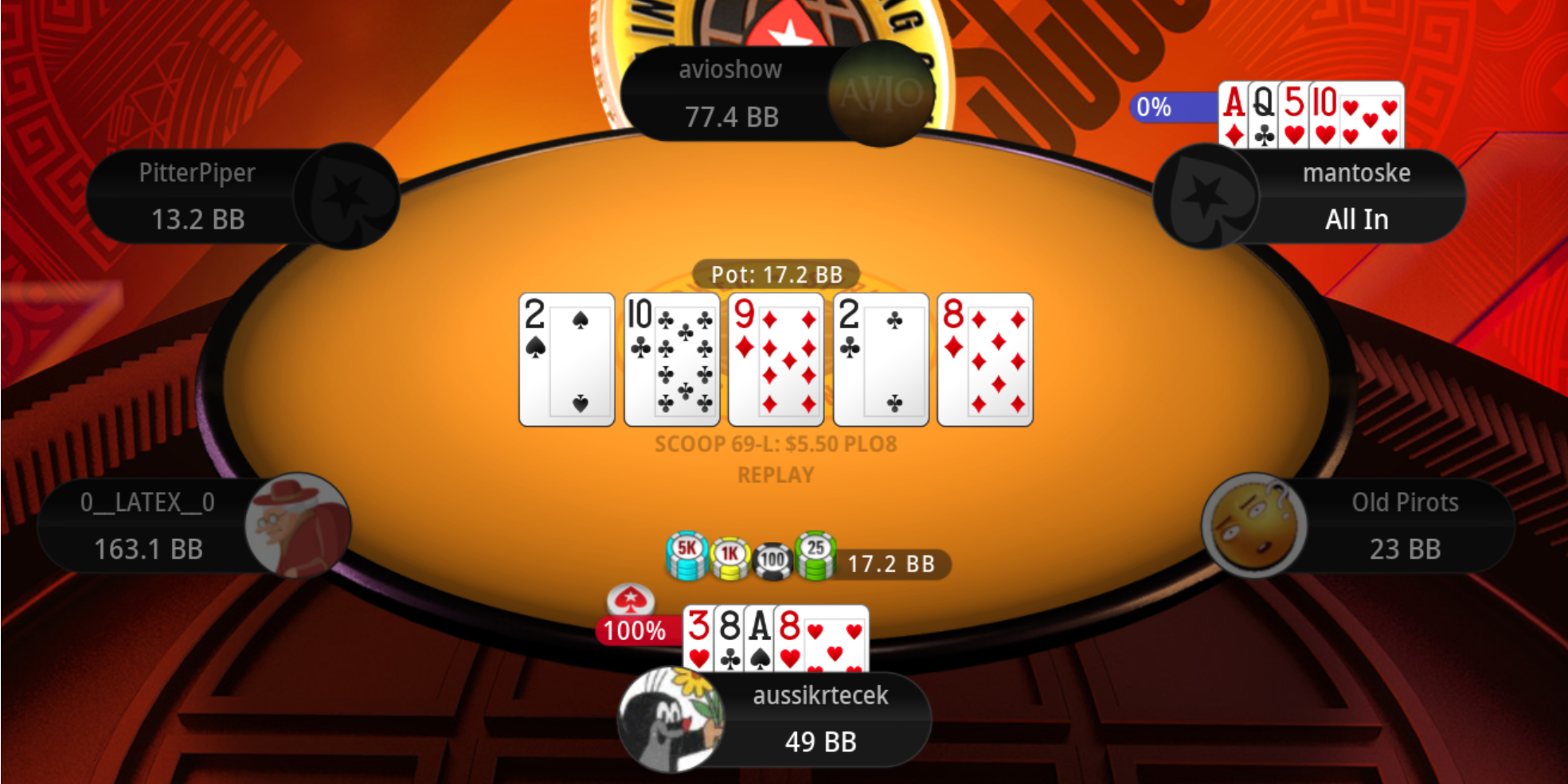Select the 8 of diamonds river card
This screenshot has width=1568, height=784.
click(x=984, y=357)
